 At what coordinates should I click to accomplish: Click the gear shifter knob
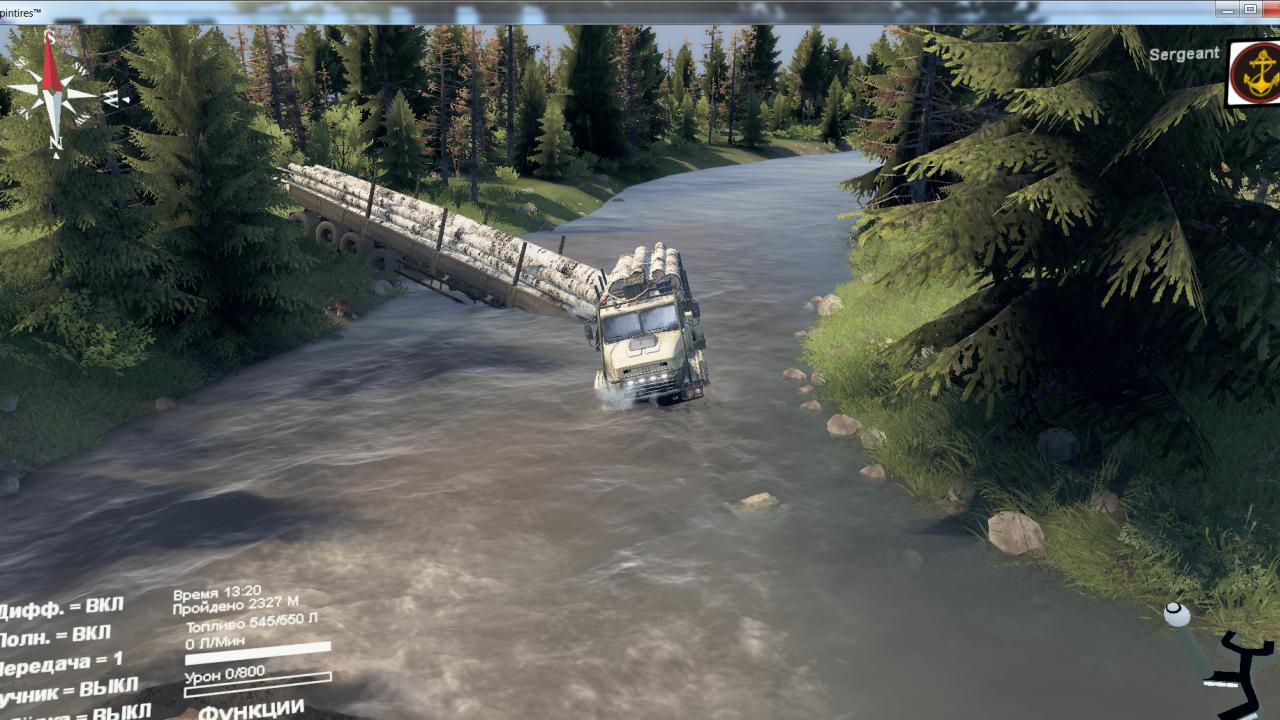pyautogui.click(x=1177, y=615)
